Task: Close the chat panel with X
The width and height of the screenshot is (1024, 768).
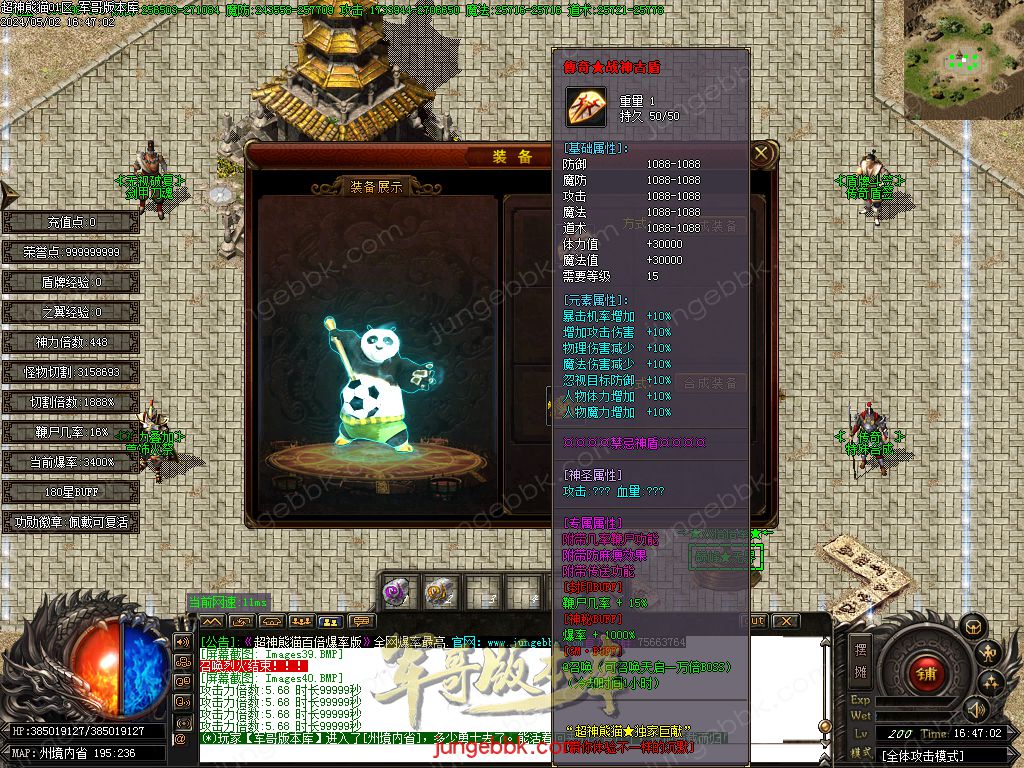Action: tap(788, 621)
